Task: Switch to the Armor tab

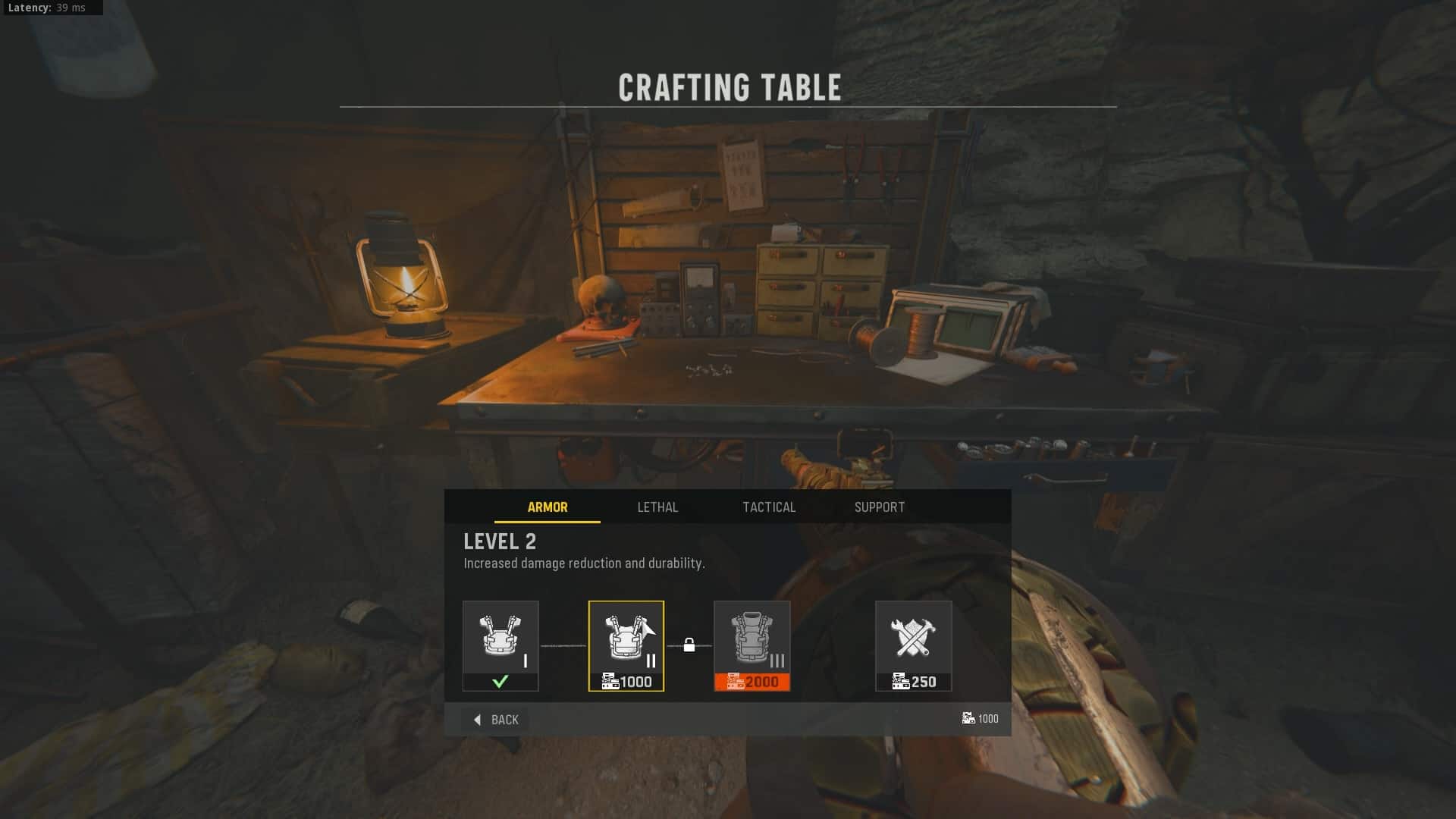Action: (547, 507)
